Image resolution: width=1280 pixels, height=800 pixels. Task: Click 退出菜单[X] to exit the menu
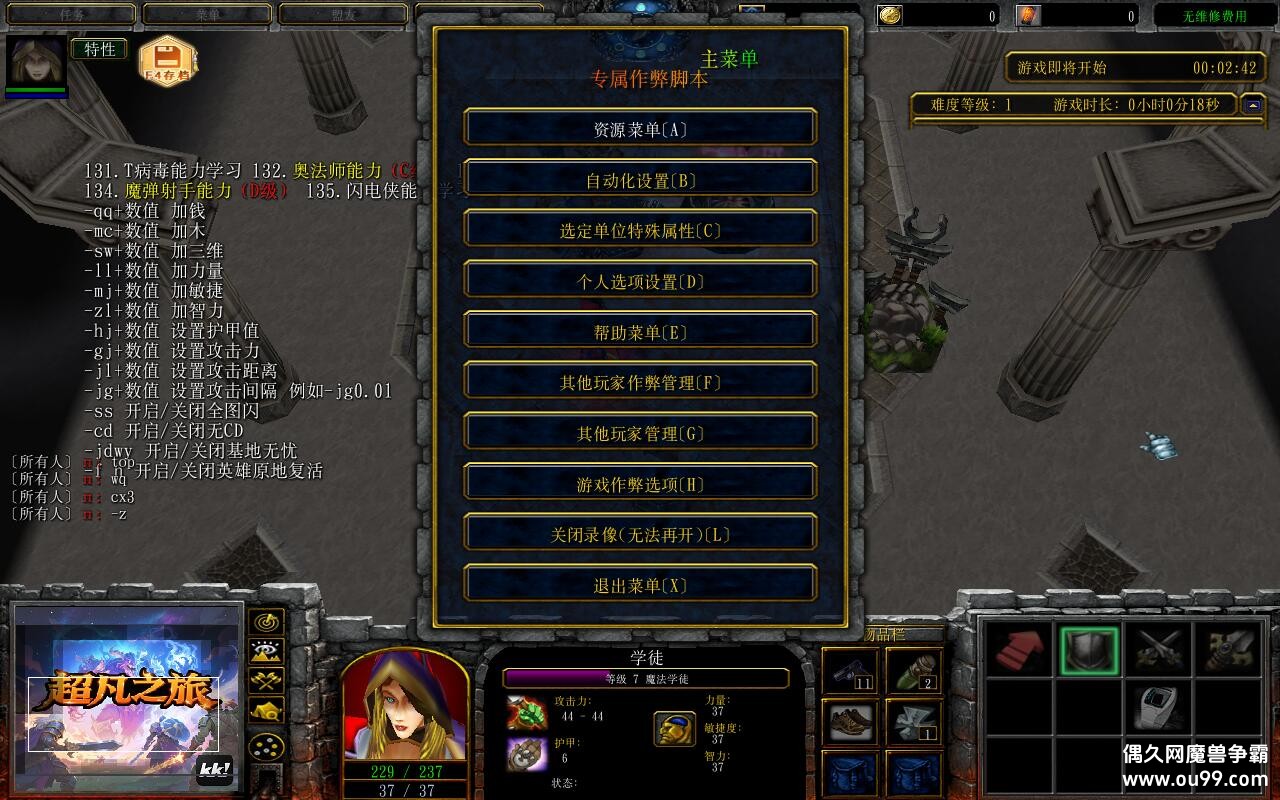pyautogui.click(x=639, y=584)
